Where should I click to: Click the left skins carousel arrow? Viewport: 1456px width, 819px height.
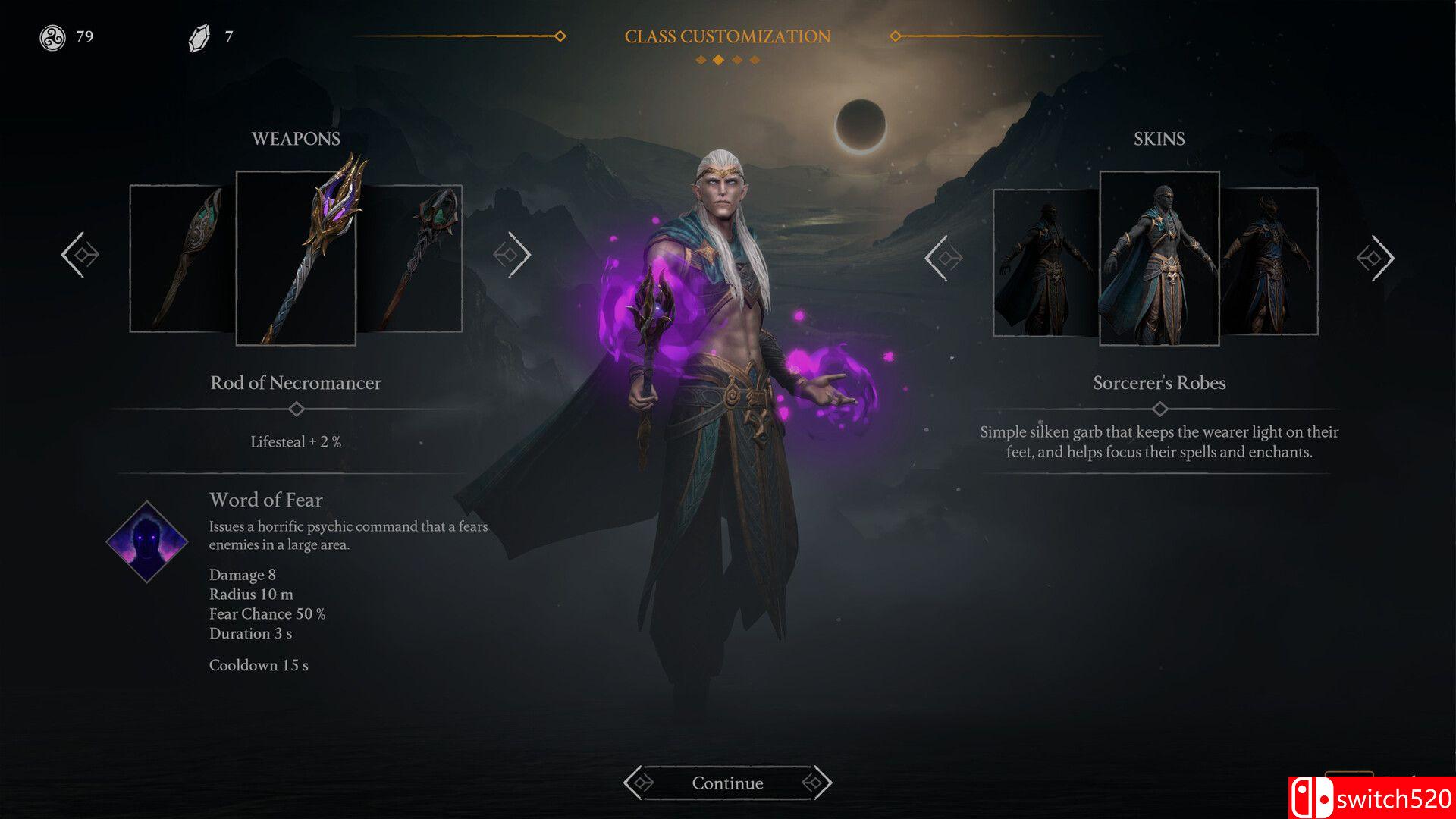coord(944,258)
